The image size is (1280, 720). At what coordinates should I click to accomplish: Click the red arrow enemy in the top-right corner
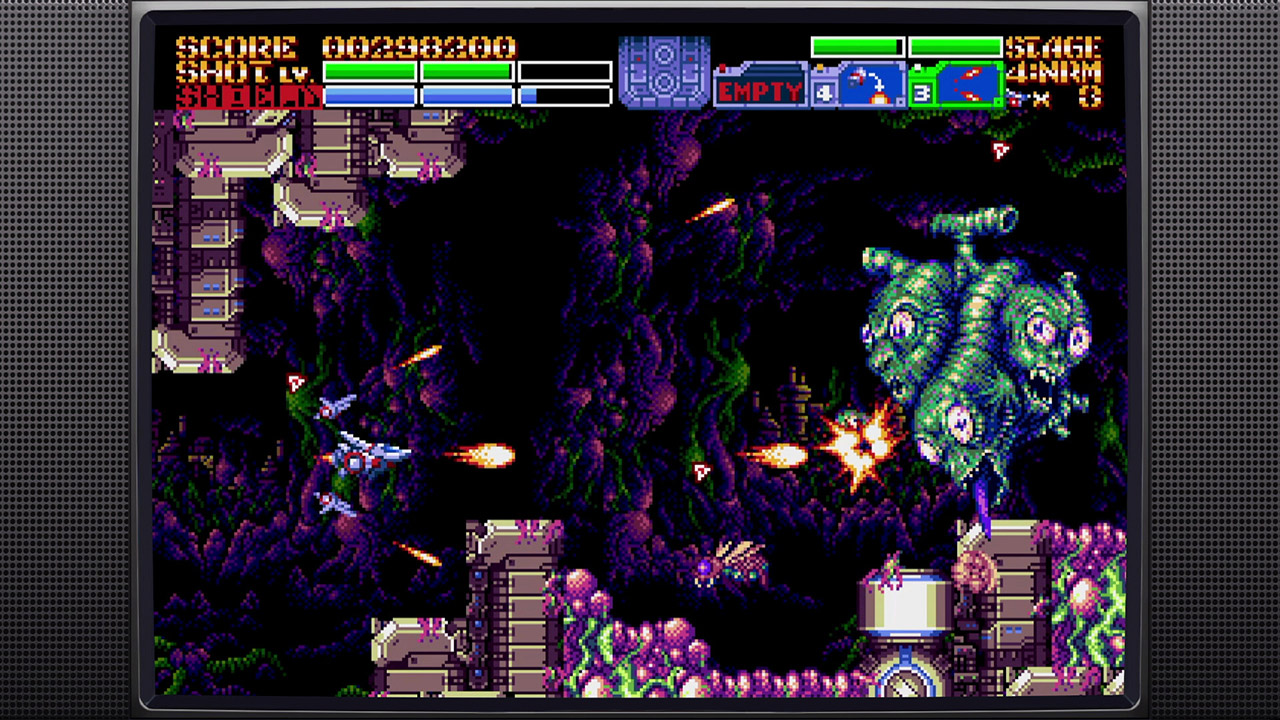click(1001, 151)
